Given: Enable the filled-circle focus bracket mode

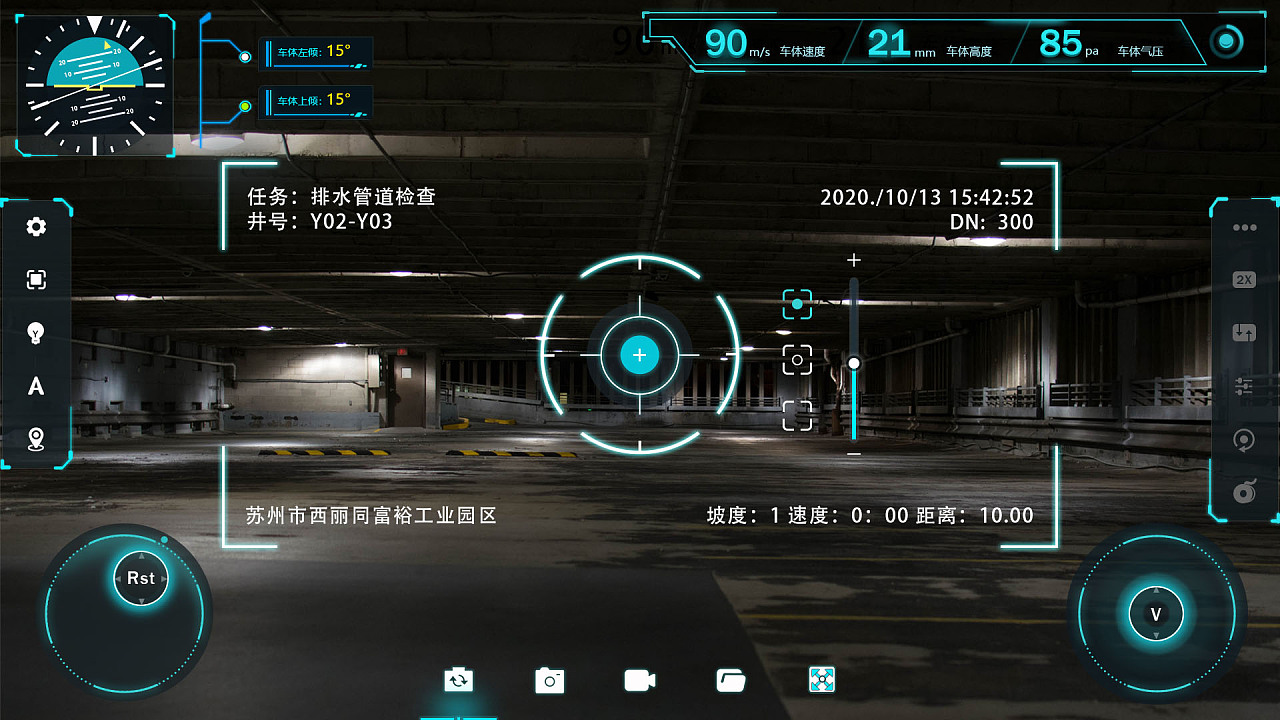Looking at the screenshot, I should [797, 303].
